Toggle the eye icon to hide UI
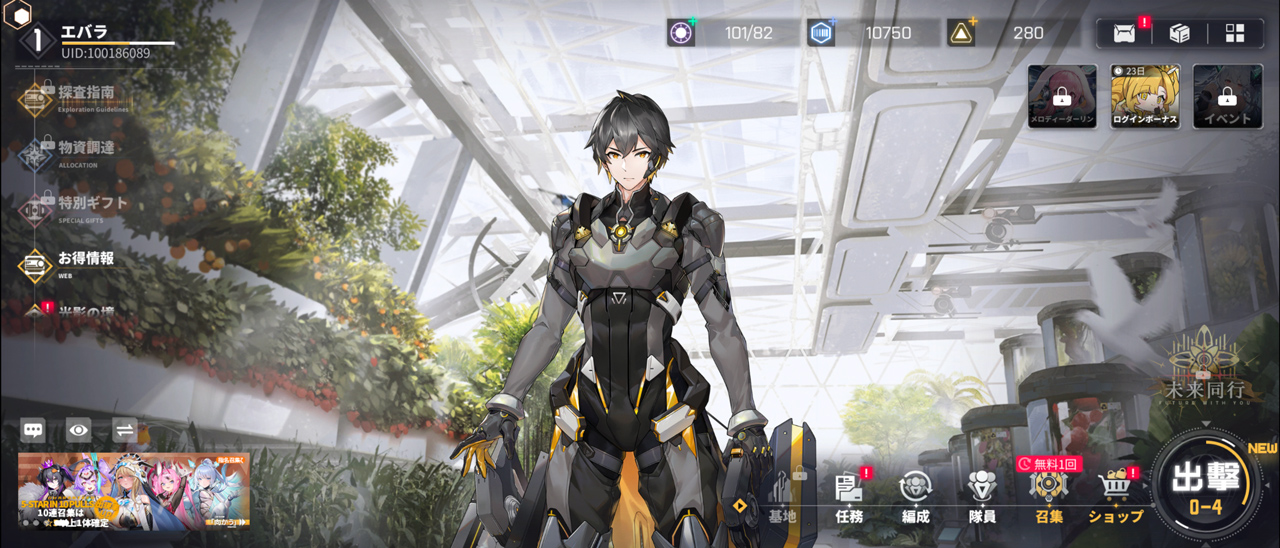 79,430
